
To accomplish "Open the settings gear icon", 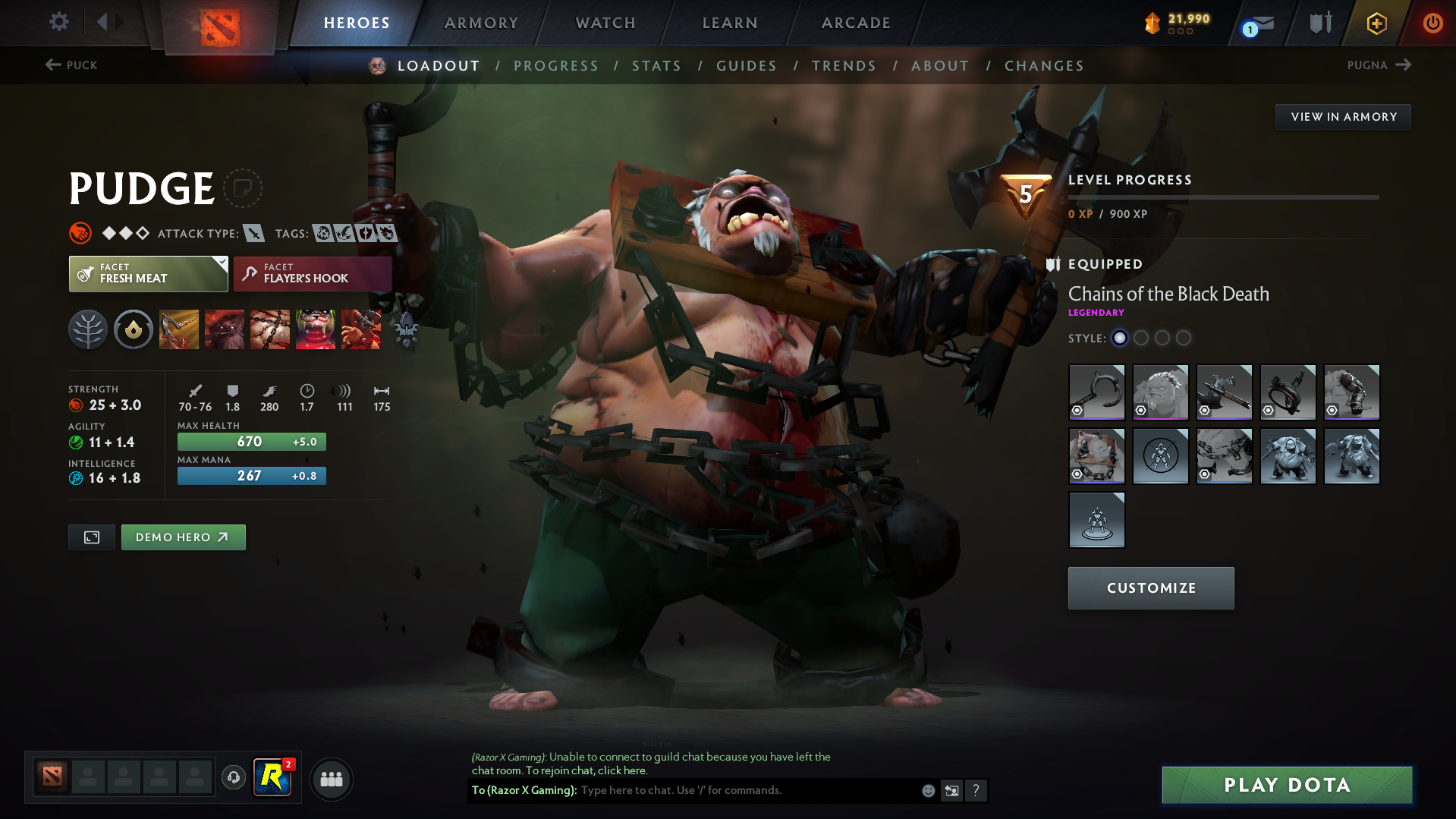I will click(58, 22).
